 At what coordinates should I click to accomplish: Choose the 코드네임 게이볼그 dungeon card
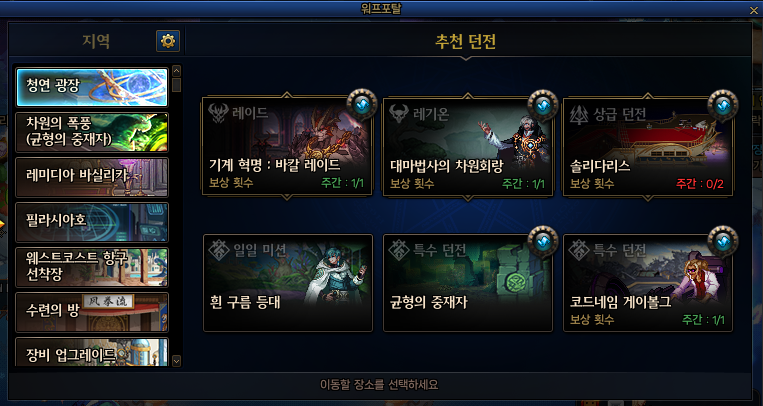tap(648, 283)
